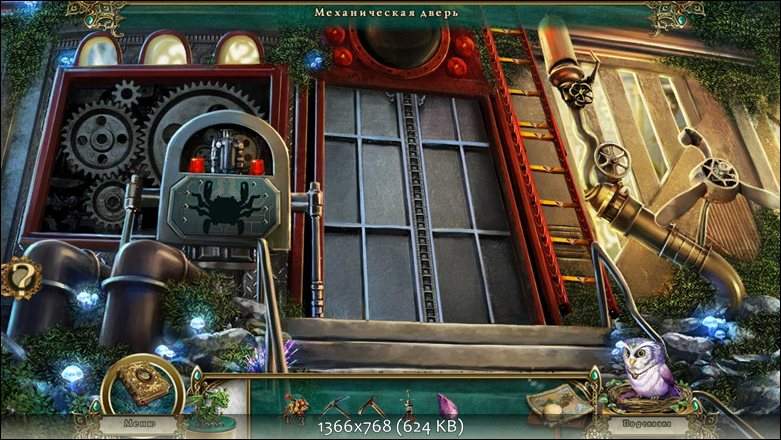Open the question mark guide icon

click(17, 278)
